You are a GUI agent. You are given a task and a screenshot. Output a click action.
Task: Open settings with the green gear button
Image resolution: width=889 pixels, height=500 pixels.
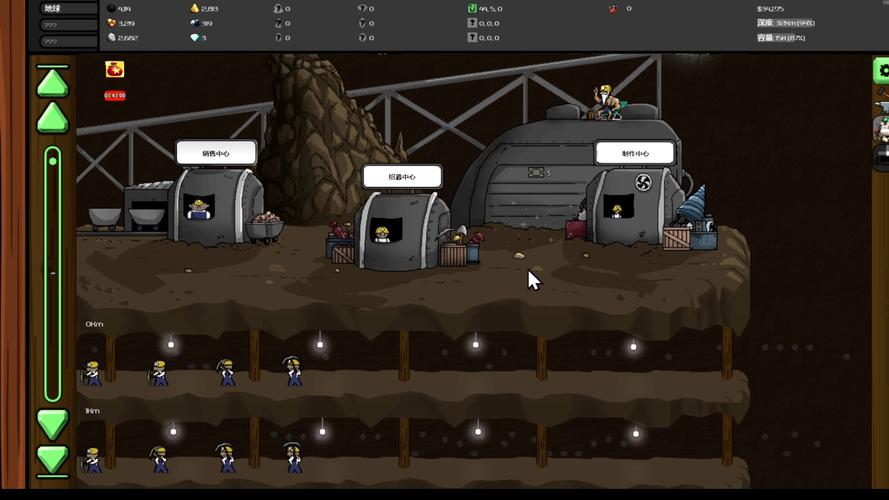coord(882,70)
